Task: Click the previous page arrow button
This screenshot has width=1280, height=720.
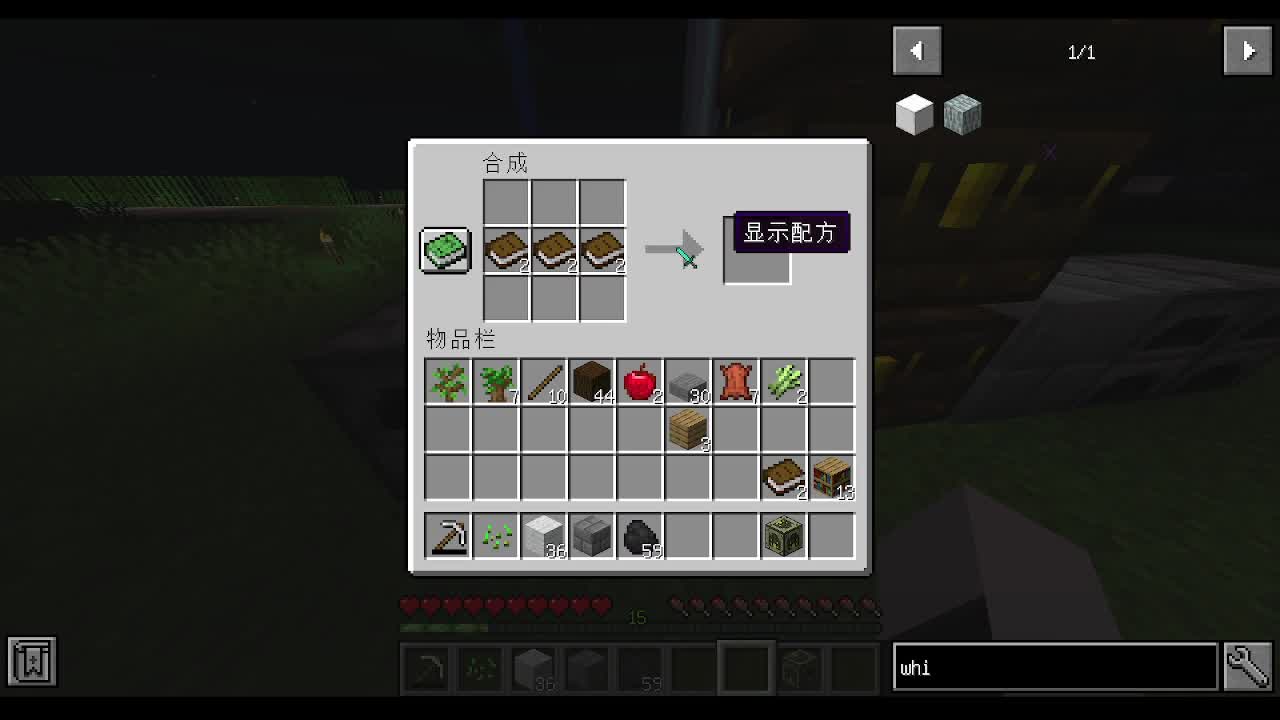Action: [x=916, y=50]
